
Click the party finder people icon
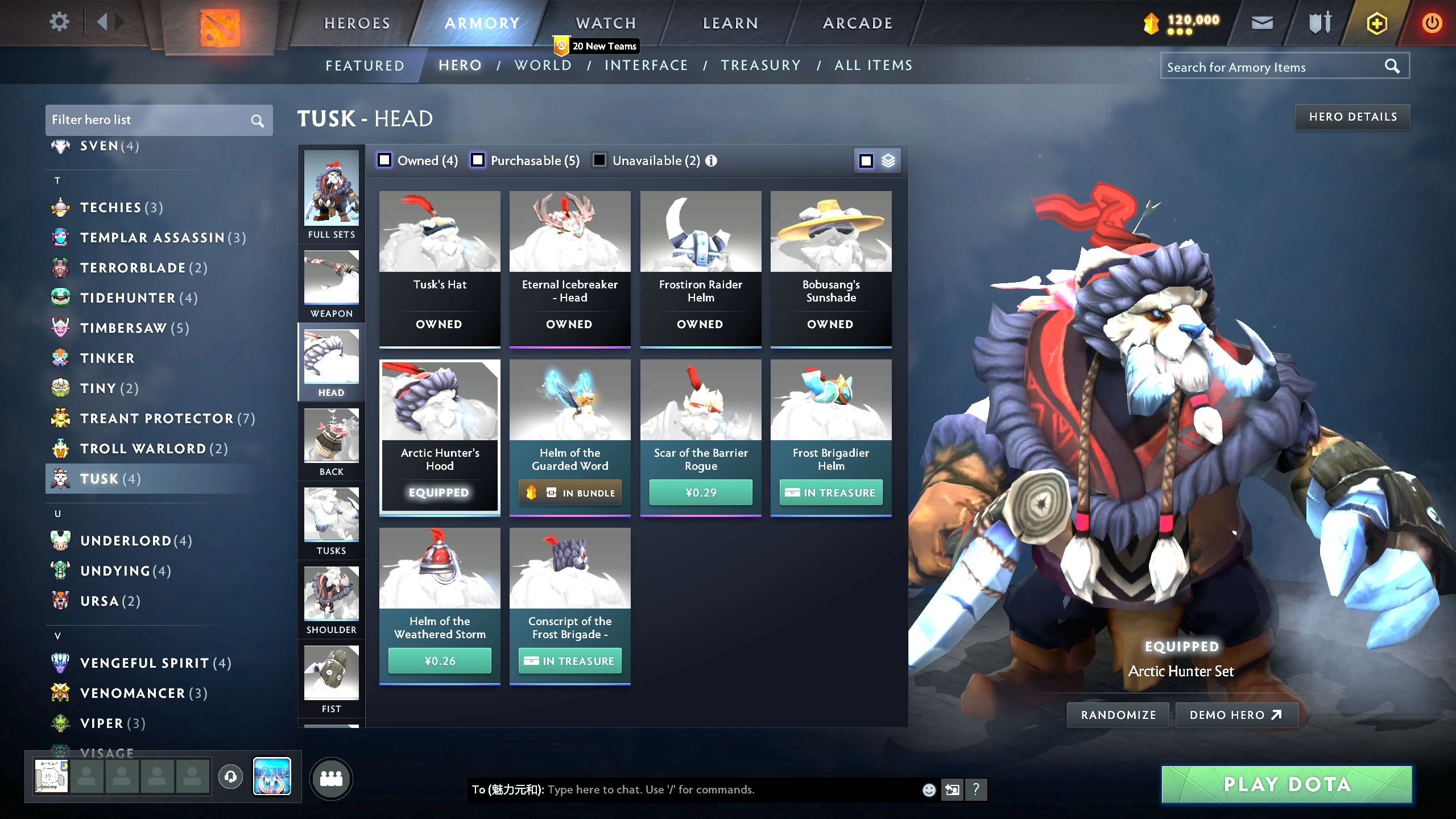(333, 779)
